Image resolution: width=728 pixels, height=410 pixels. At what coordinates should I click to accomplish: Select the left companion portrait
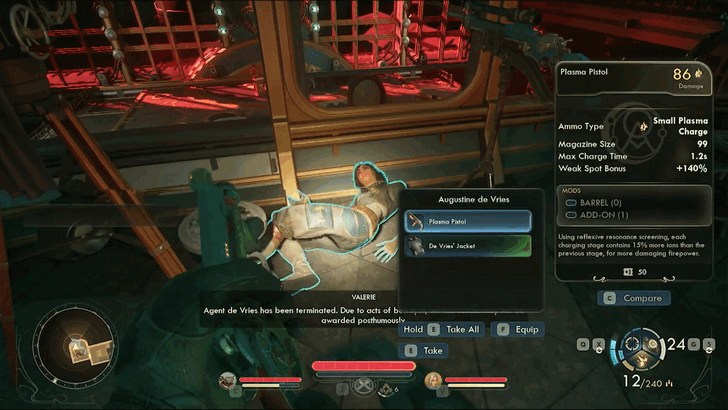[x=228, y=380]
